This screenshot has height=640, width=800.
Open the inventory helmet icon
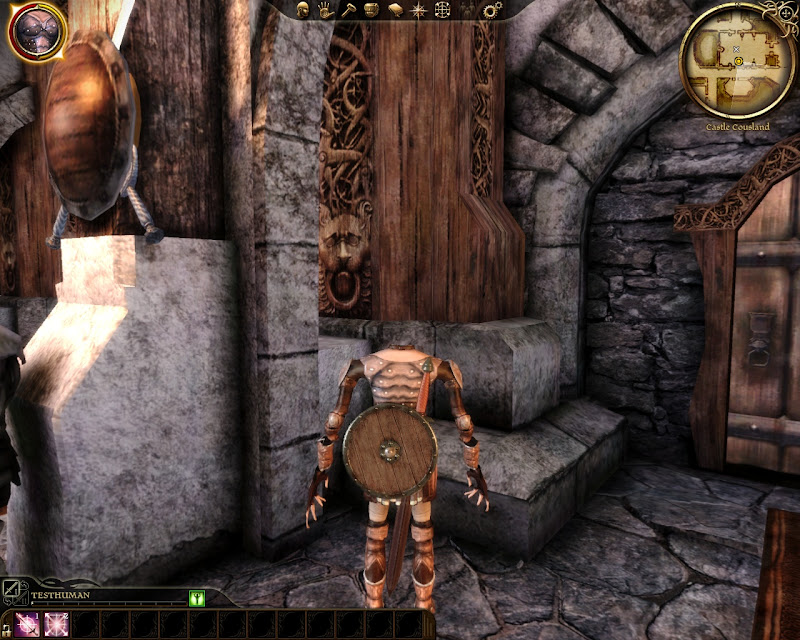tap(372, 10)
